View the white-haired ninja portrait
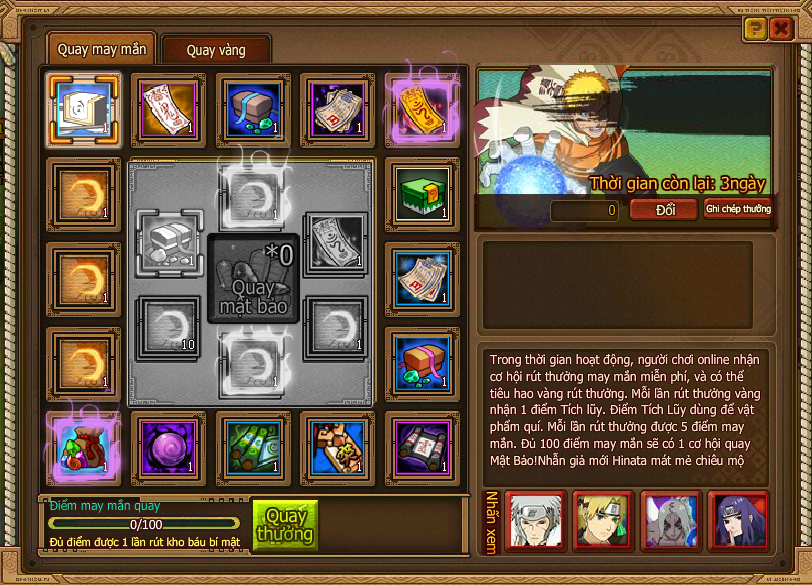 point(534,520)
